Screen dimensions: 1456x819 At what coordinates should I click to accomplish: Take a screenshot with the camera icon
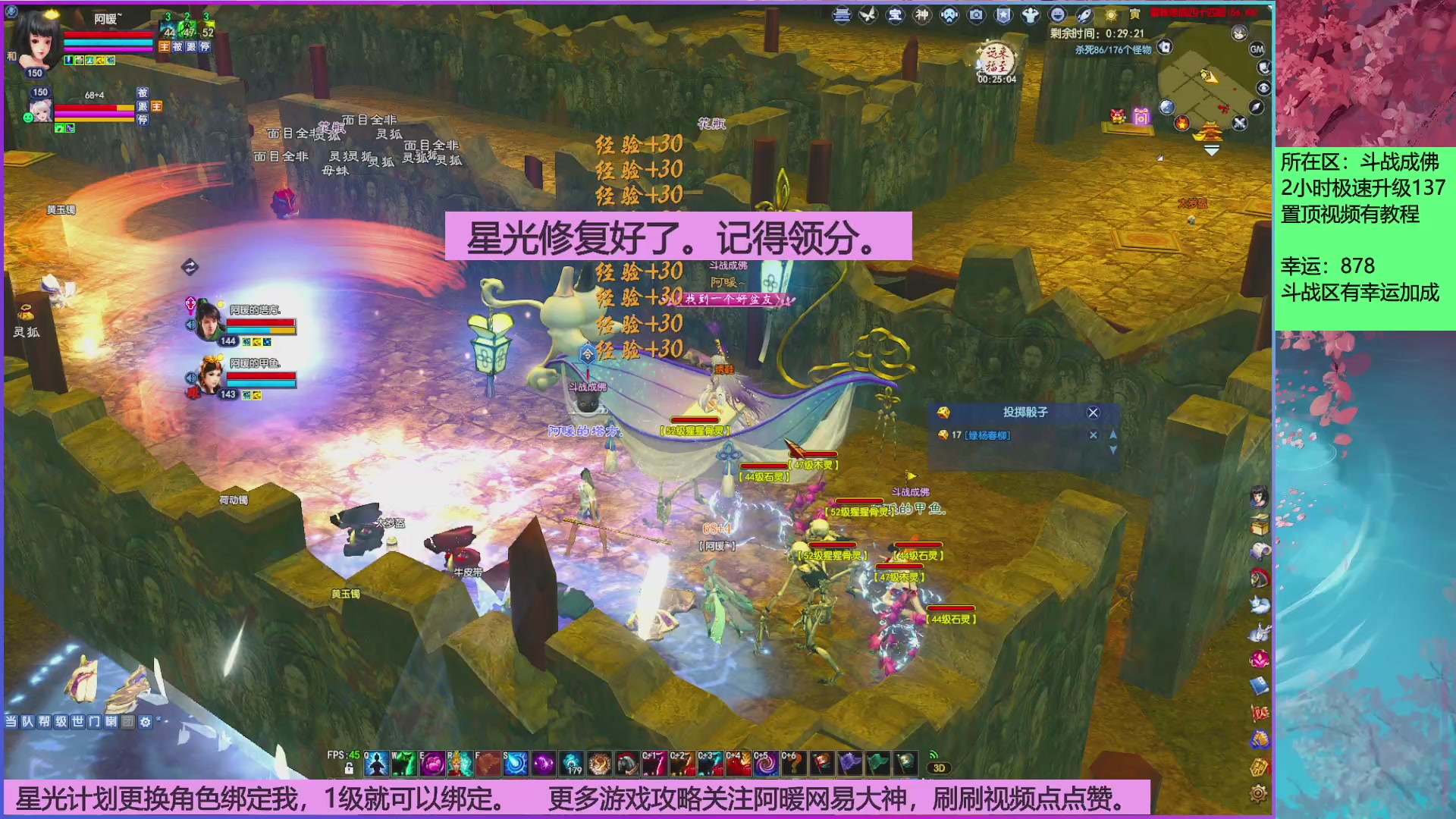tap(976, 14)
